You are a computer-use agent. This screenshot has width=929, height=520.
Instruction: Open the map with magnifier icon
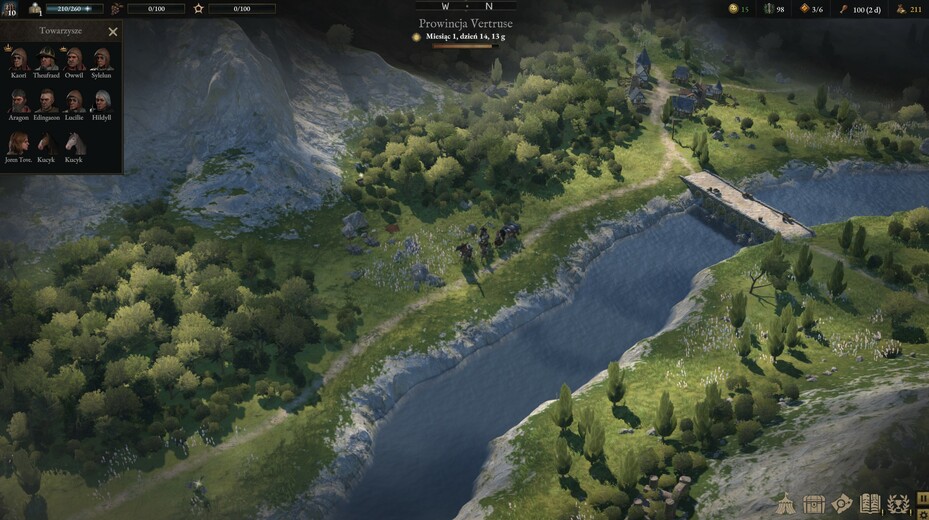point(842,503)
